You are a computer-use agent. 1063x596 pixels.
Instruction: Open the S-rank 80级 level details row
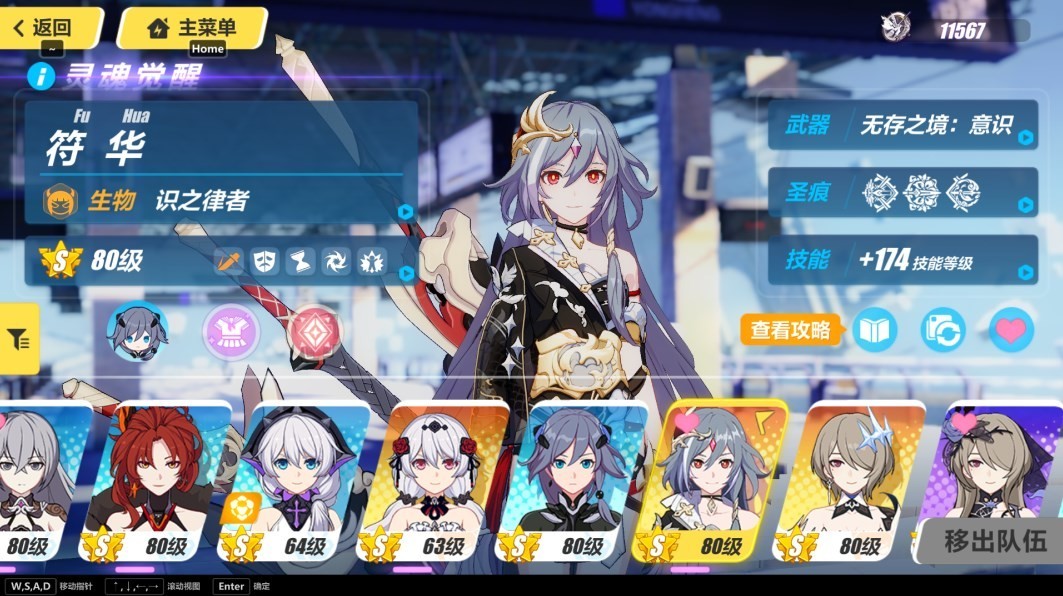(x=222, y=262)
